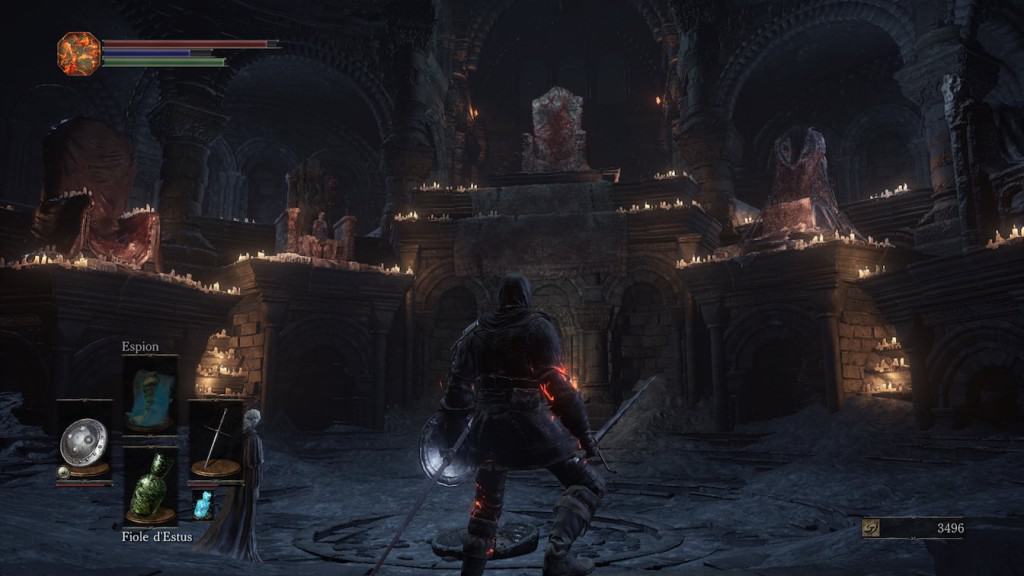Select the round silver shield slot

[84, 442]
